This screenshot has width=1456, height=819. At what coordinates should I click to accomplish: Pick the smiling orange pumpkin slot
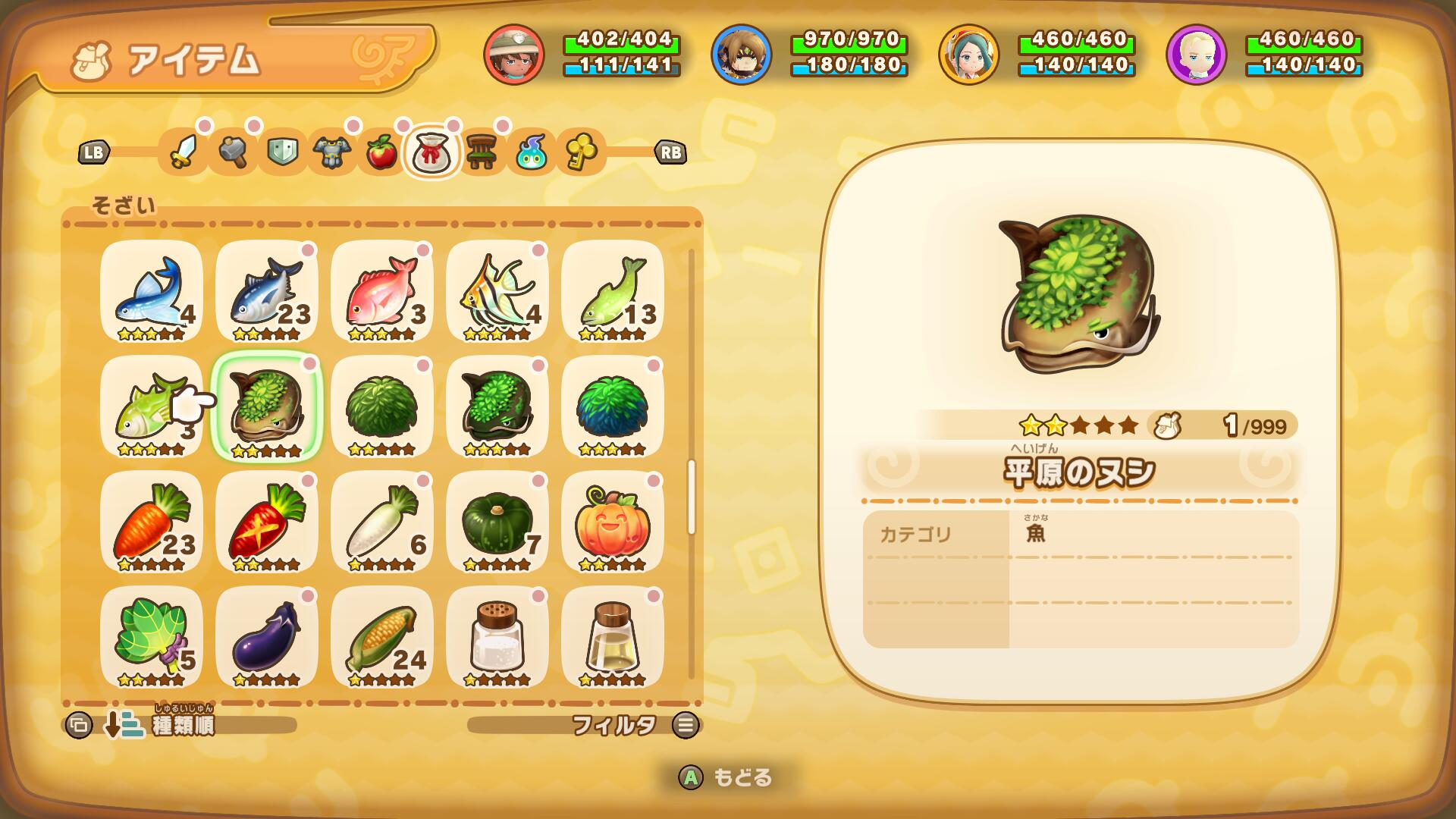(x=613, y=522)
